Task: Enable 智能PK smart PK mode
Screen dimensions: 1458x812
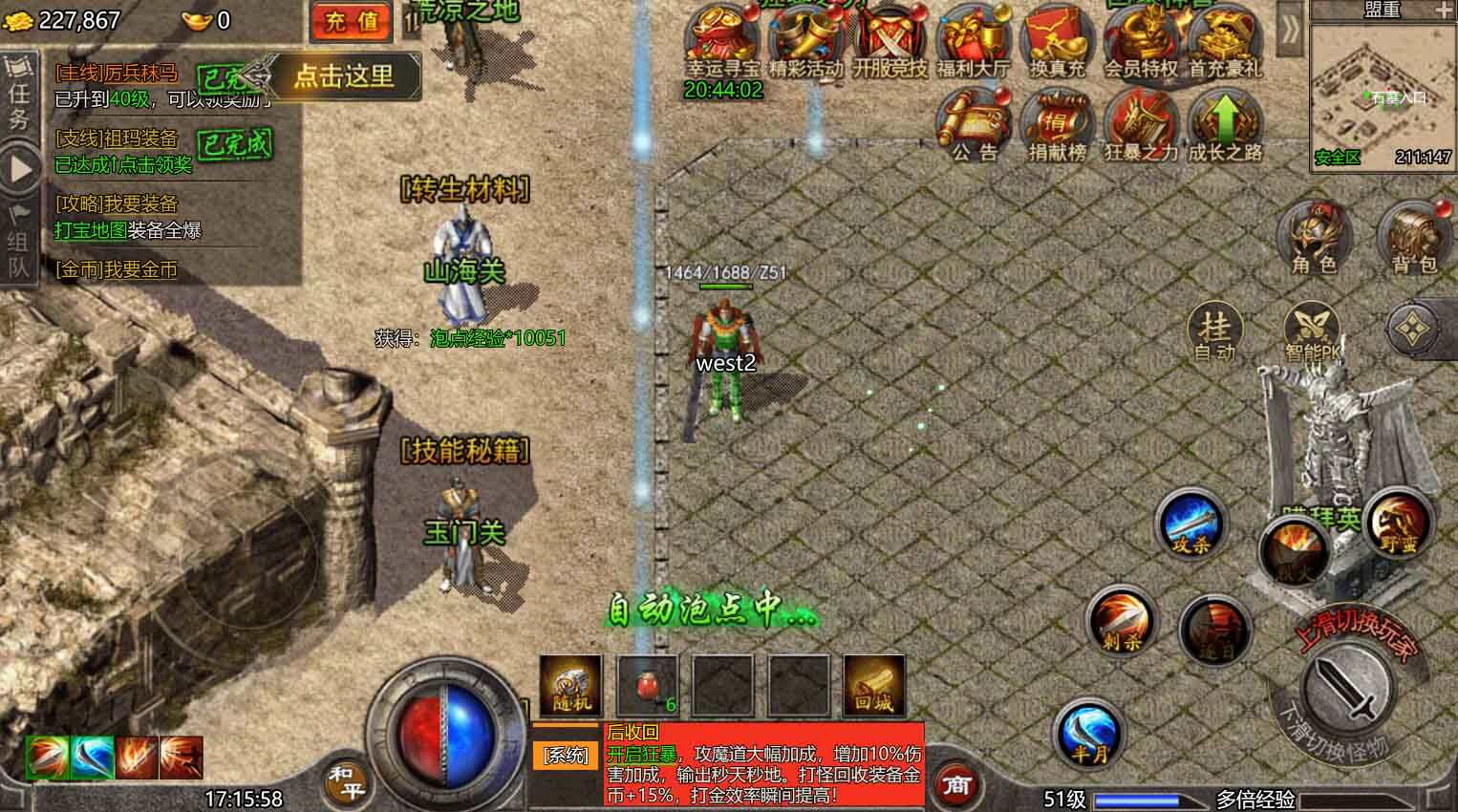Action: coord(1311,327)
